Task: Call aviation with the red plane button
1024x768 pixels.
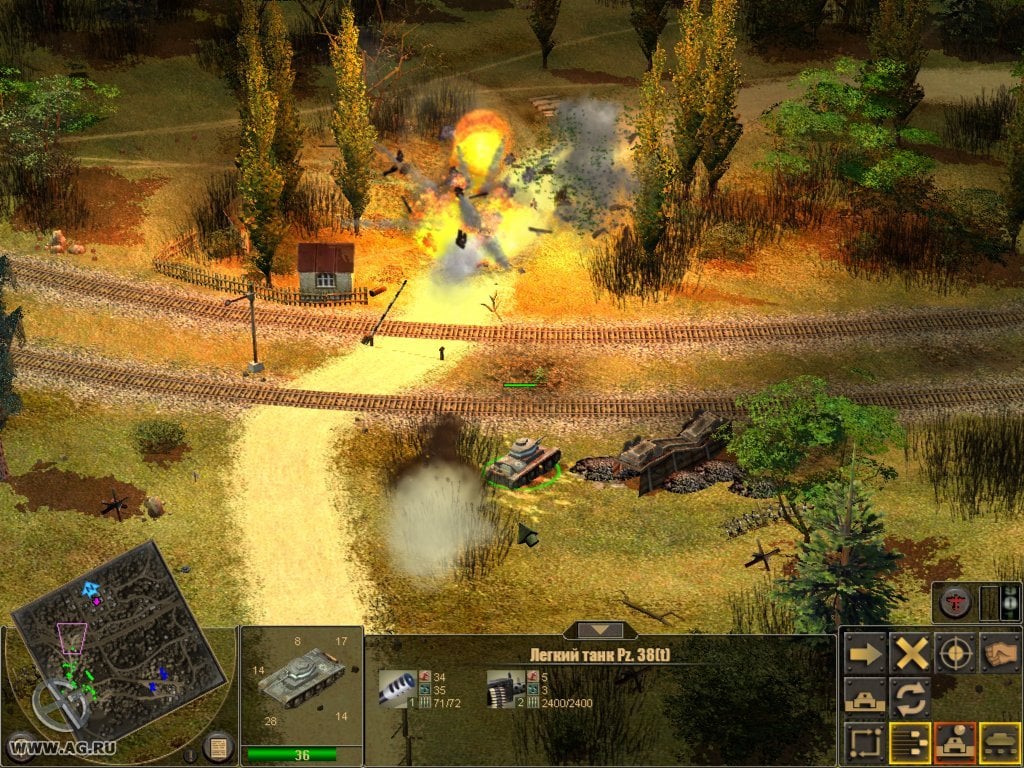Action: click(953, 602)
